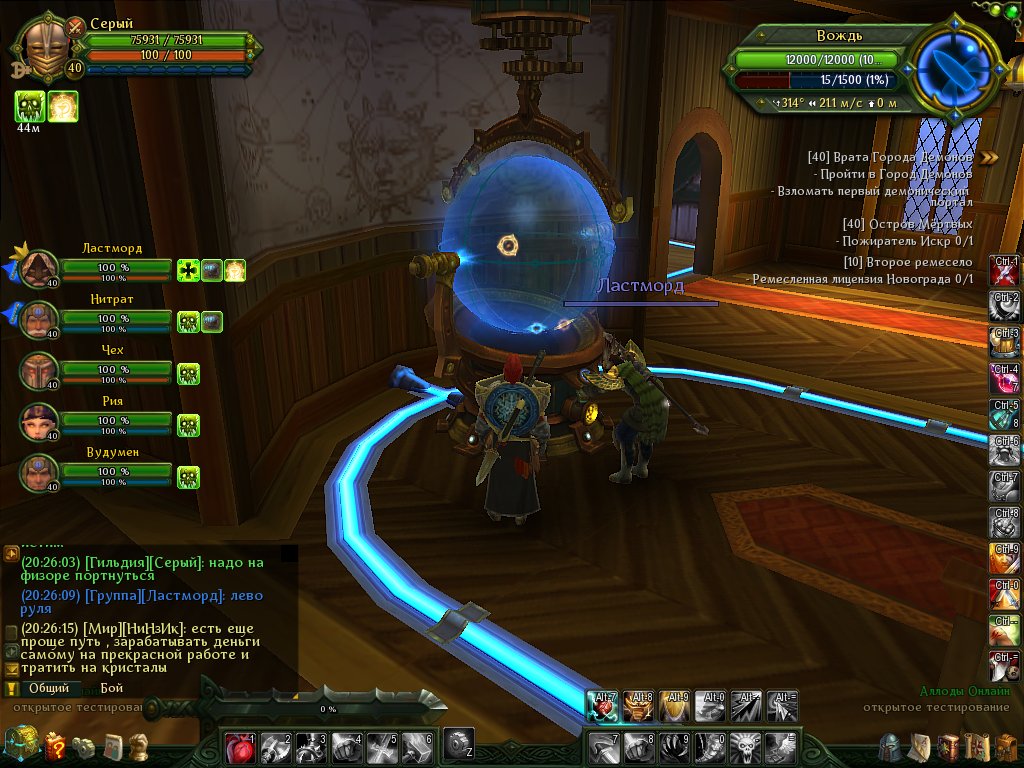
Task: Click the red question mark gift box
Action: (55, 745)
